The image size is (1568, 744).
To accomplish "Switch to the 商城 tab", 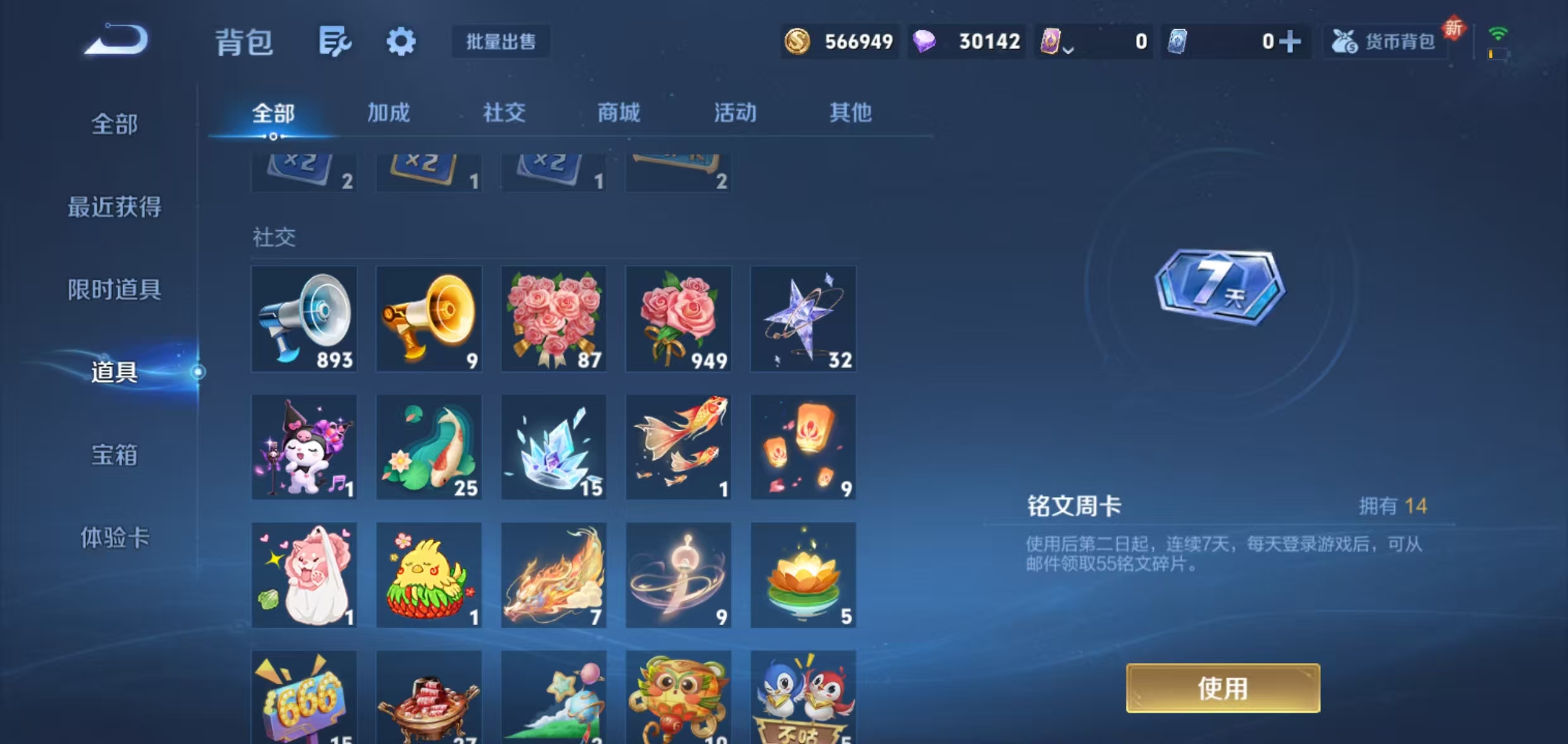I will (618, 113).
